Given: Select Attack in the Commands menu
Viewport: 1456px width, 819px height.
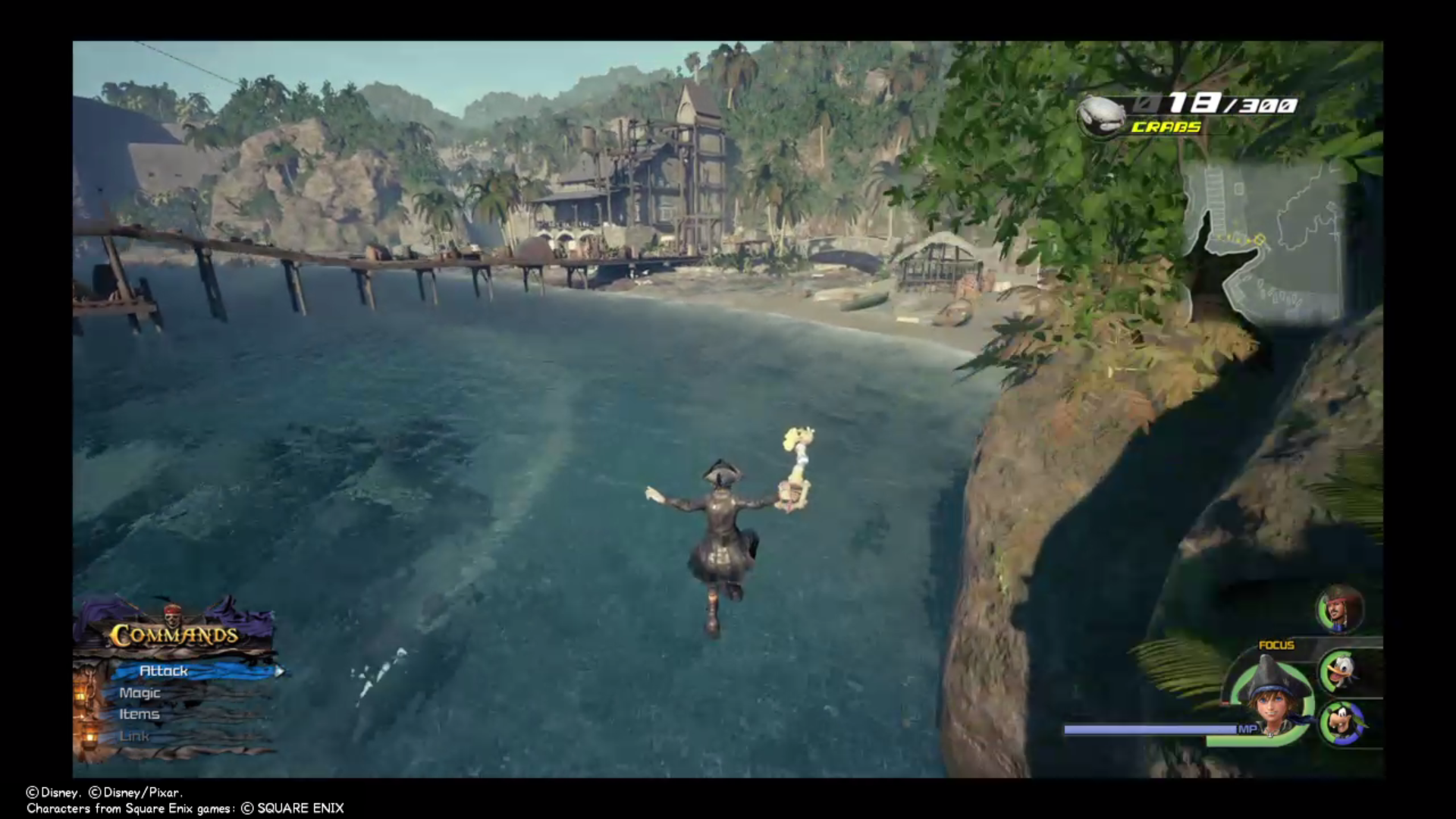Looking at the screenshot, I should [x=163, y=671].
